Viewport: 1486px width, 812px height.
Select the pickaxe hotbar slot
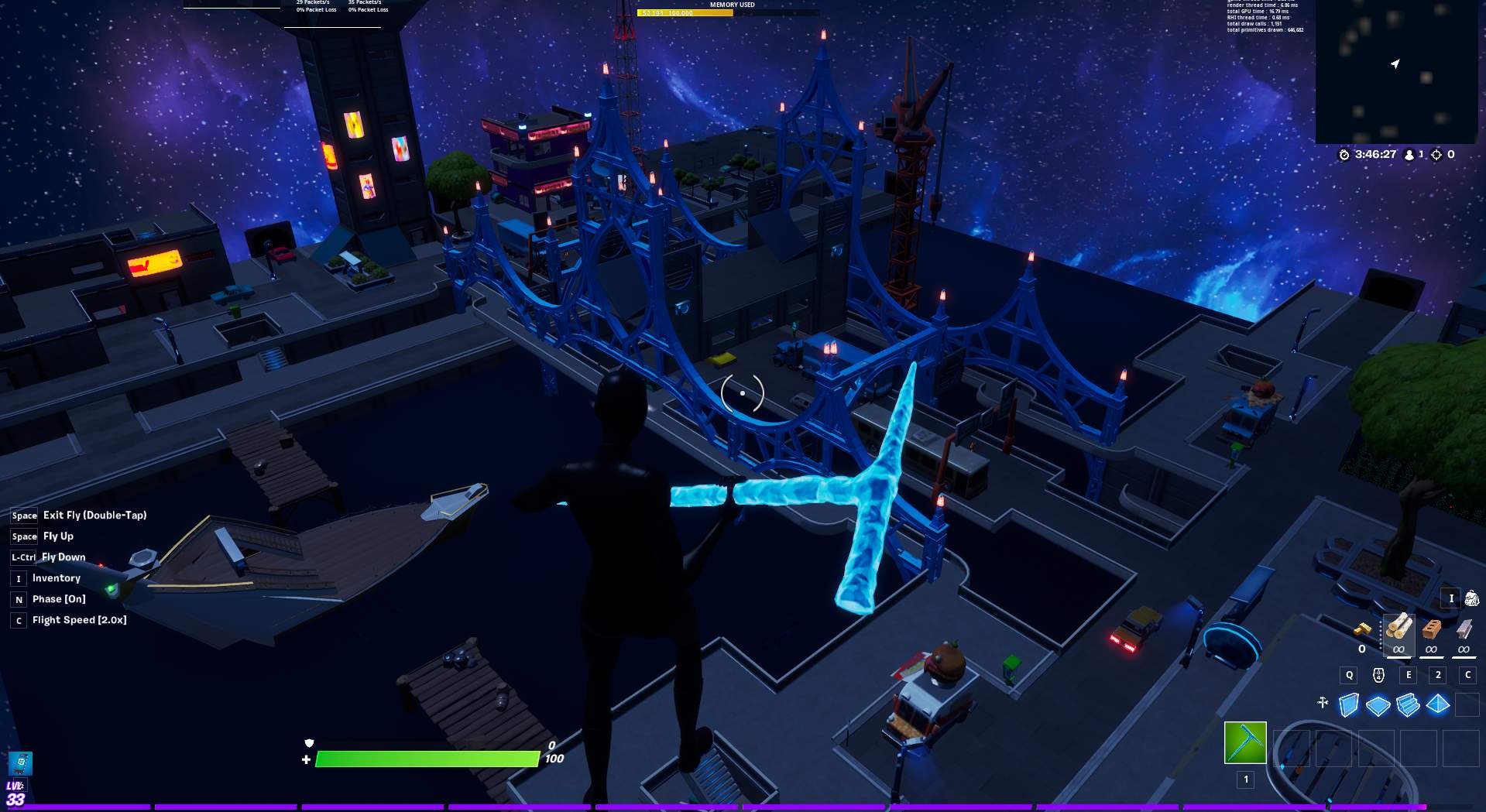tap(1245, 742)
